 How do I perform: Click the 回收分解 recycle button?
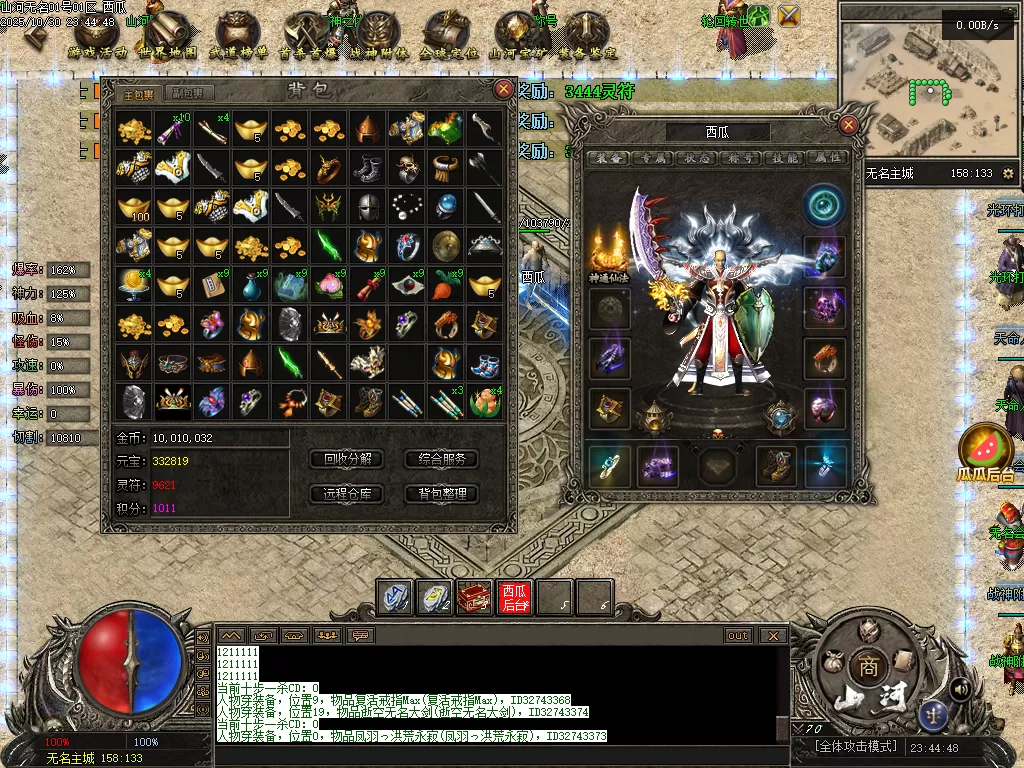[x=347, y=459]
